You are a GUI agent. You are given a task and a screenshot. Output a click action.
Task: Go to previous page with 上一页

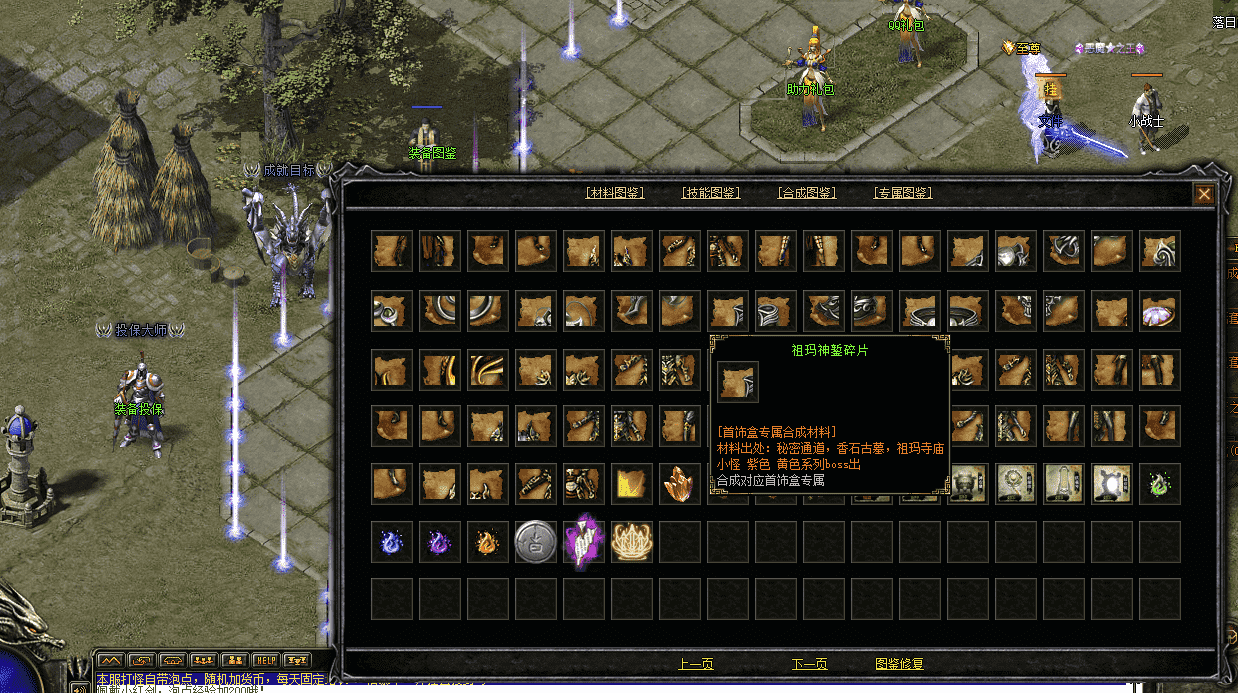[696, 664]
